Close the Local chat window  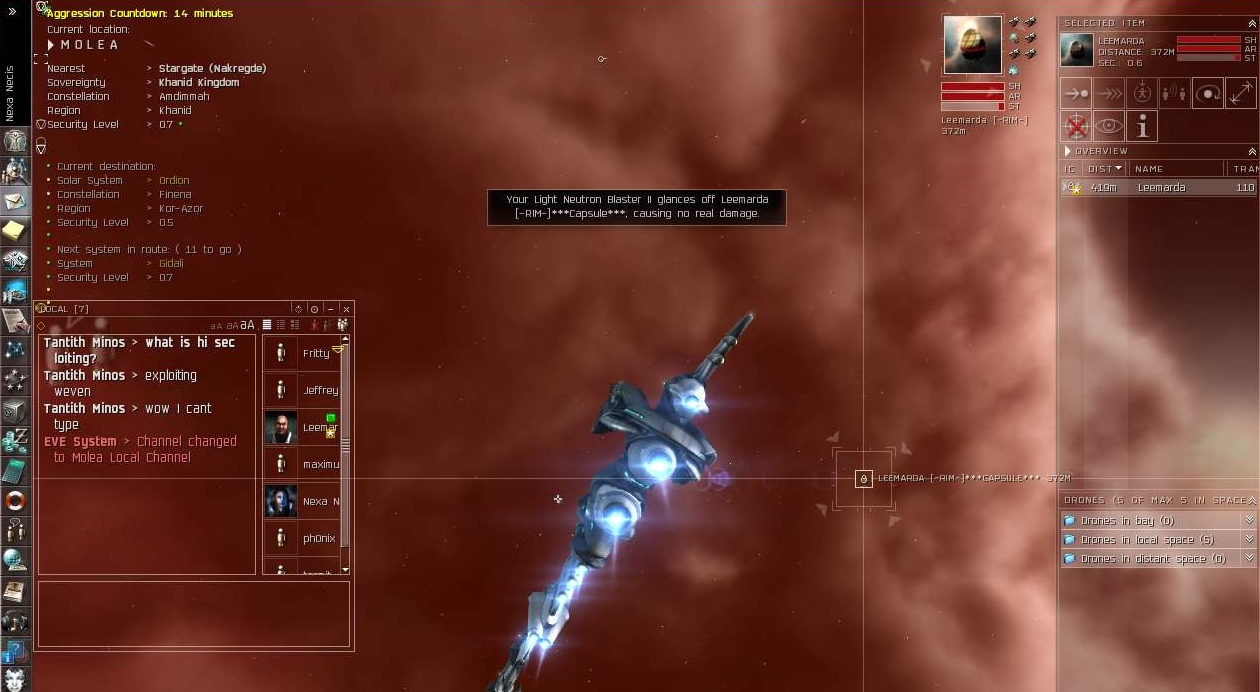346,309
